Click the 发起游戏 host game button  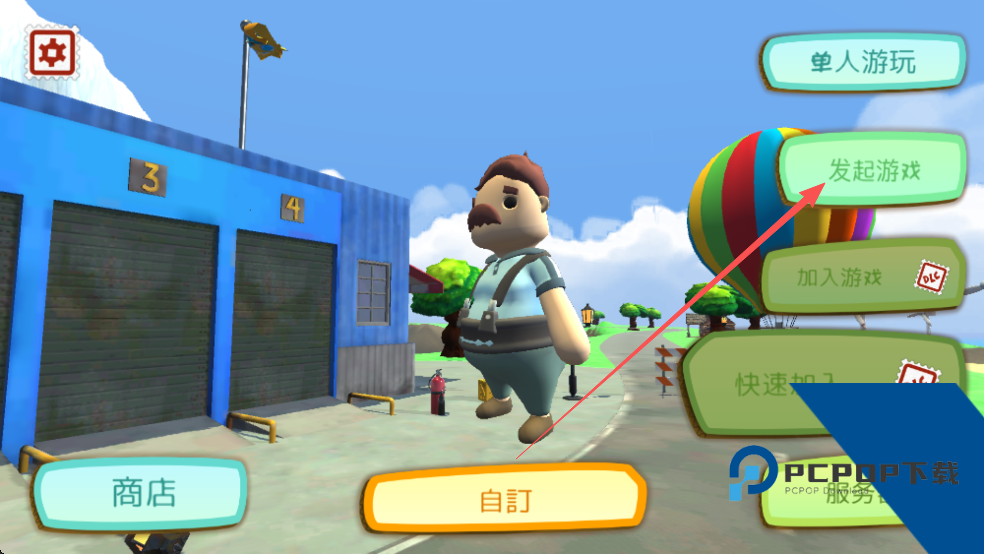click(874, 170)
